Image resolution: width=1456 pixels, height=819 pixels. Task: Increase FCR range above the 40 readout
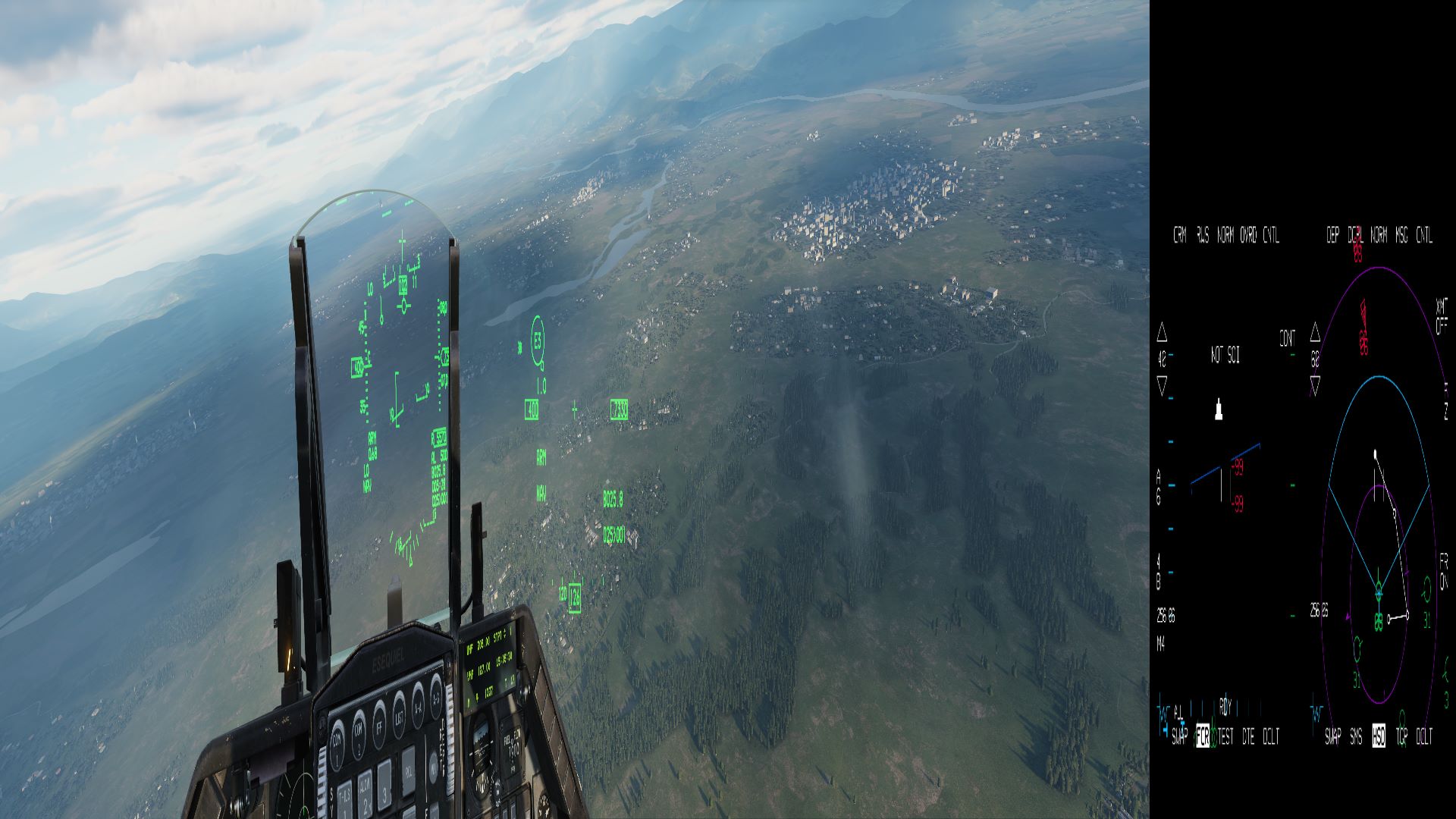coord(1162,333)
